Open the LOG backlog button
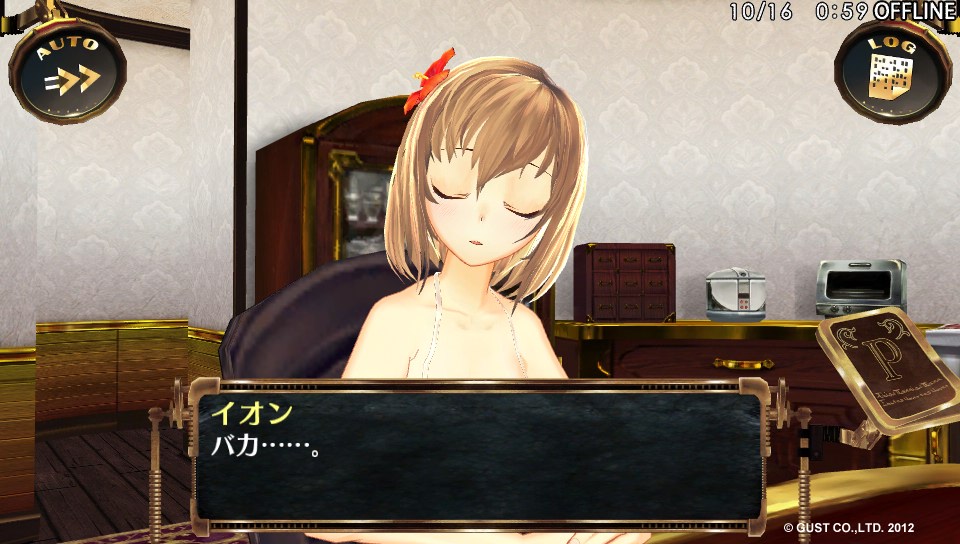Viewport: 960px width, 544px height. coord(892,71)
